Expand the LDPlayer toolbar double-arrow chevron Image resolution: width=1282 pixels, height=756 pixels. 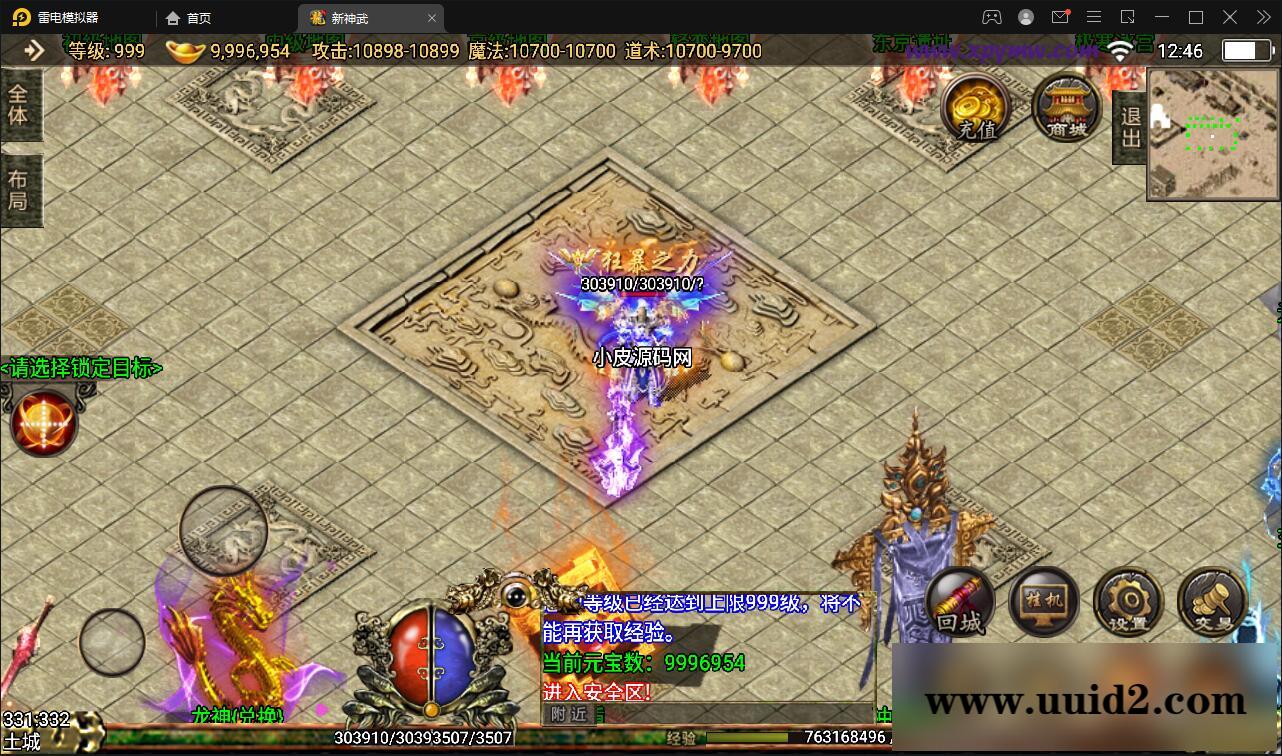point(1262,17)
